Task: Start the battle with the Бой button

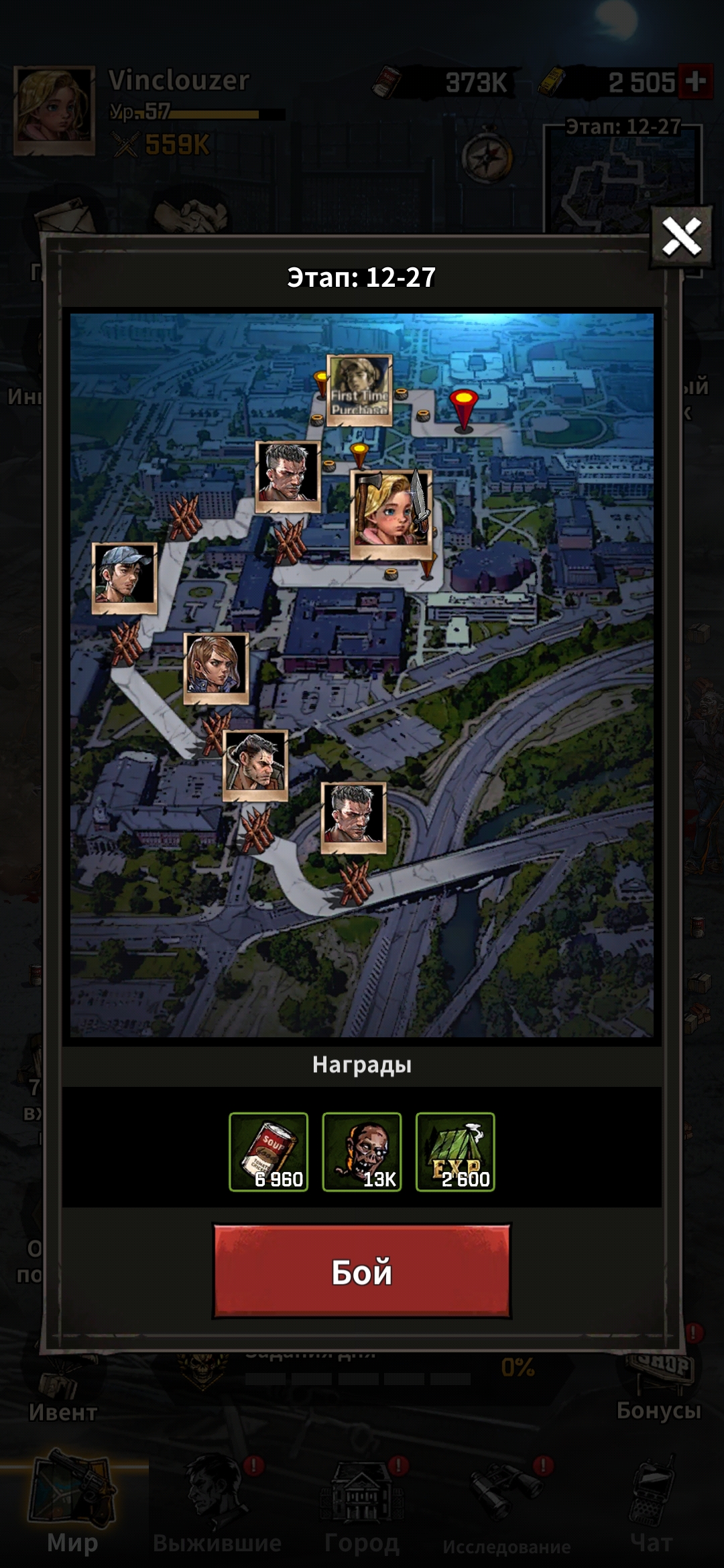Action: (x=362, y=1271)
